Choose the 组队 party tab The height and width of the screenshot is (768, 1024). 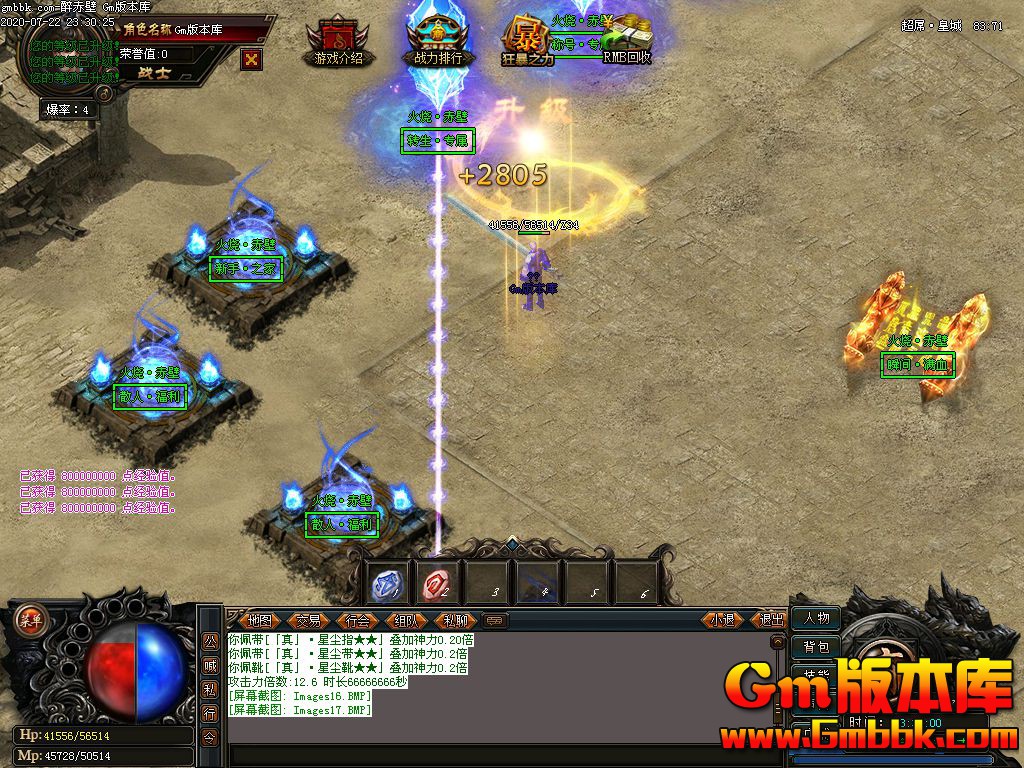click(x=407, y=620)
